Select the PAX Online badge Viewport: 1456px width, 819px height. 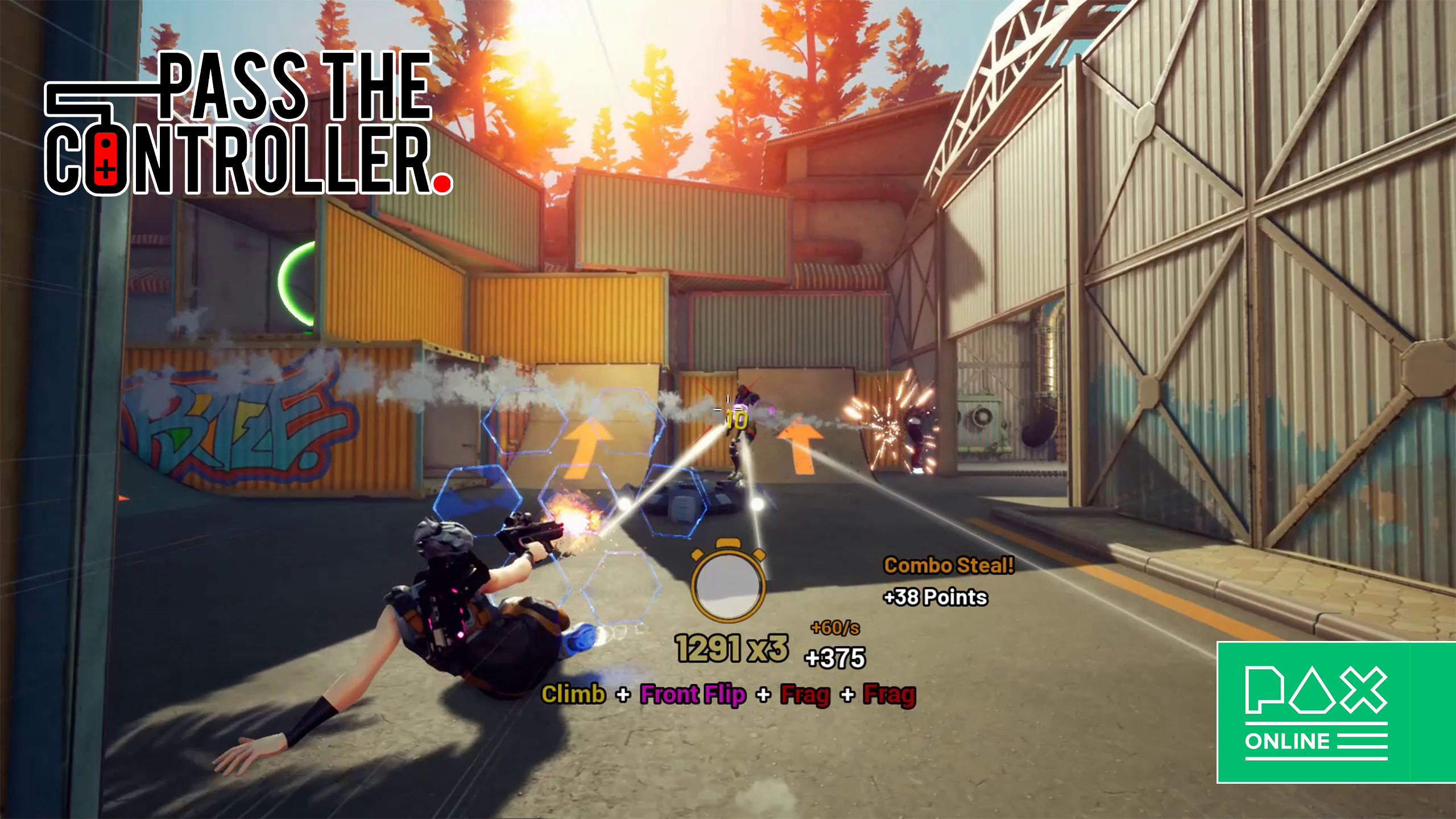pyautogui.click(x=1334, y=712)
